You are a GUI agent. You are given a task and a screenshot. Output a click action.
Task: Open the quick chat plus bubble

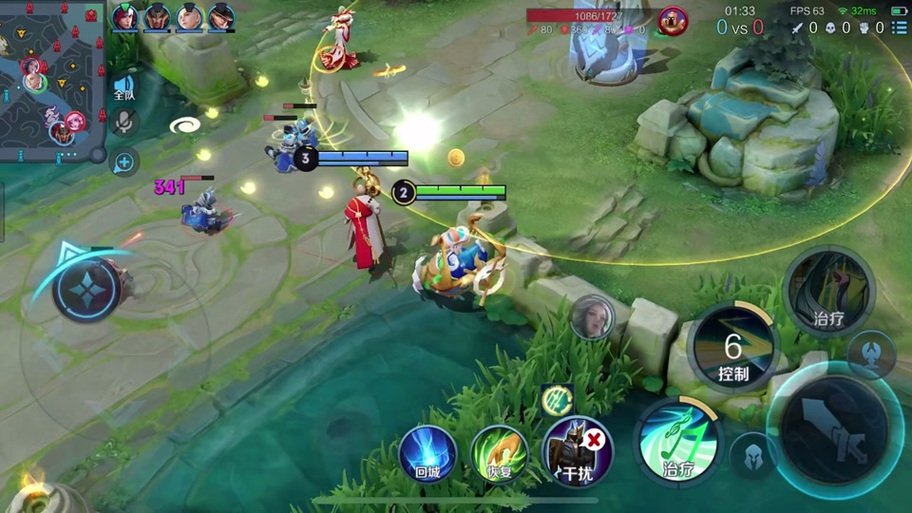coord(124,161)
